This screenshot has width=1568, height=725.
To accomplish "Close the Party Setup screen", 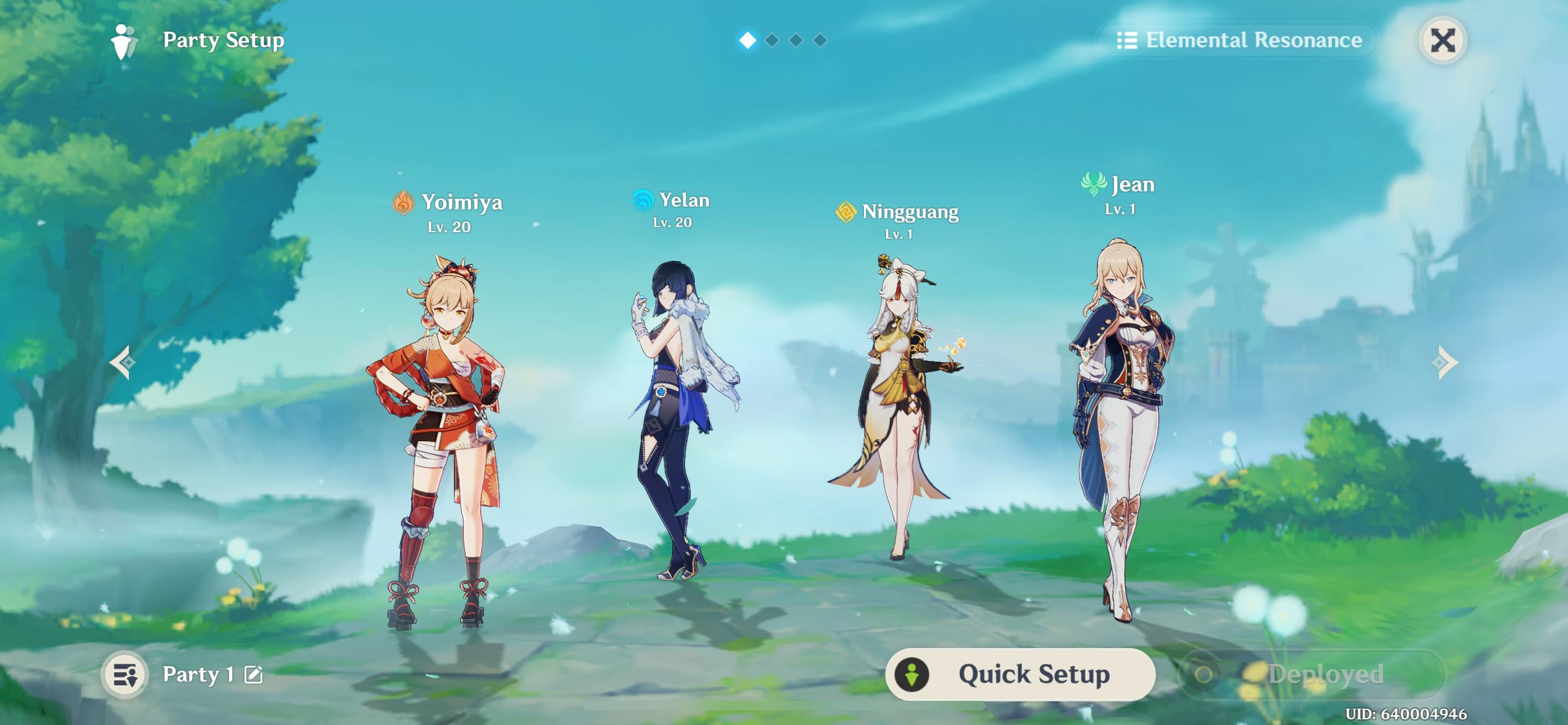I will pos(1442,41).
